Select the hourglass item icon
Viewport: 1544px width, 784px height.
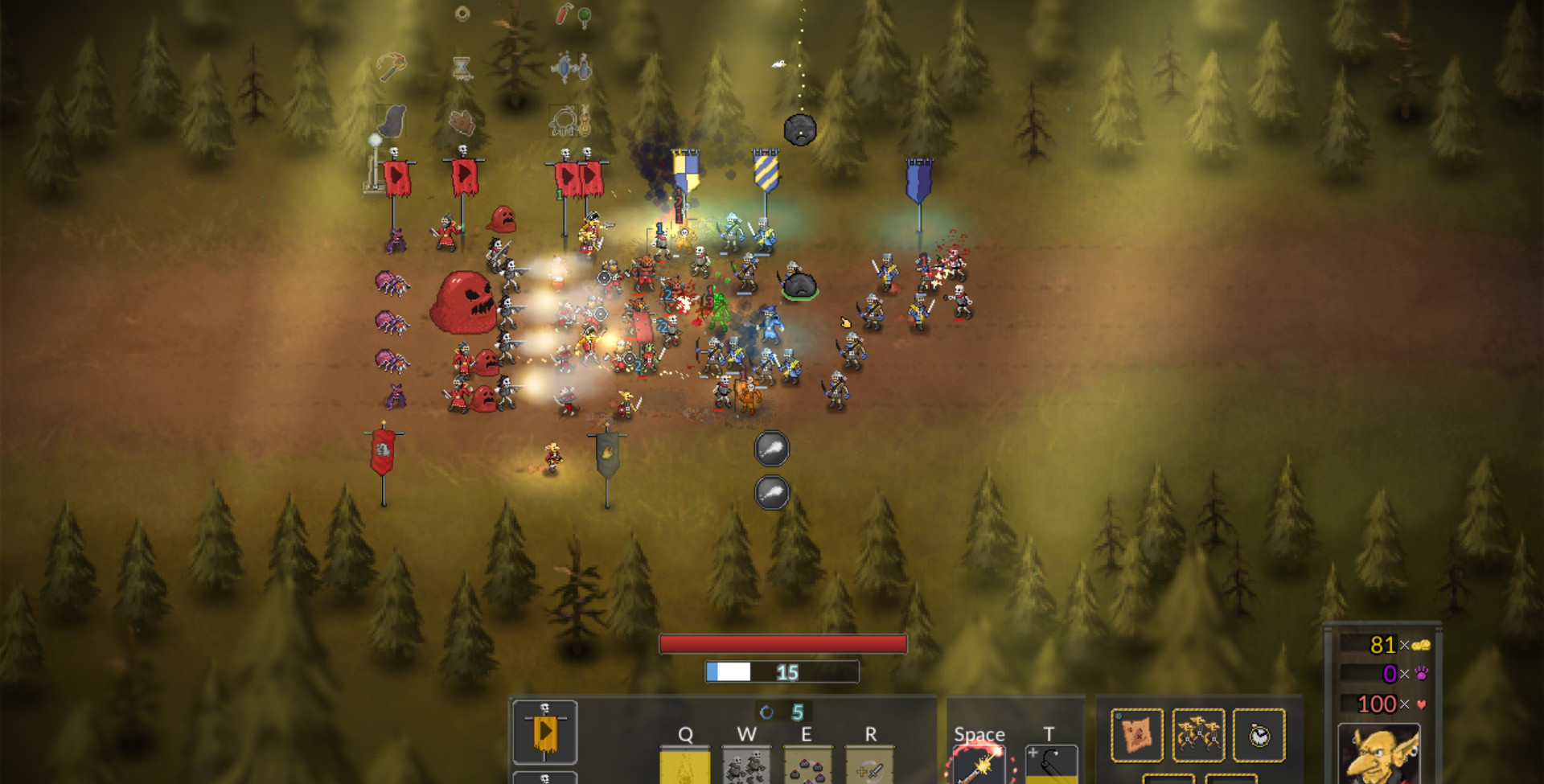(462, 68)
